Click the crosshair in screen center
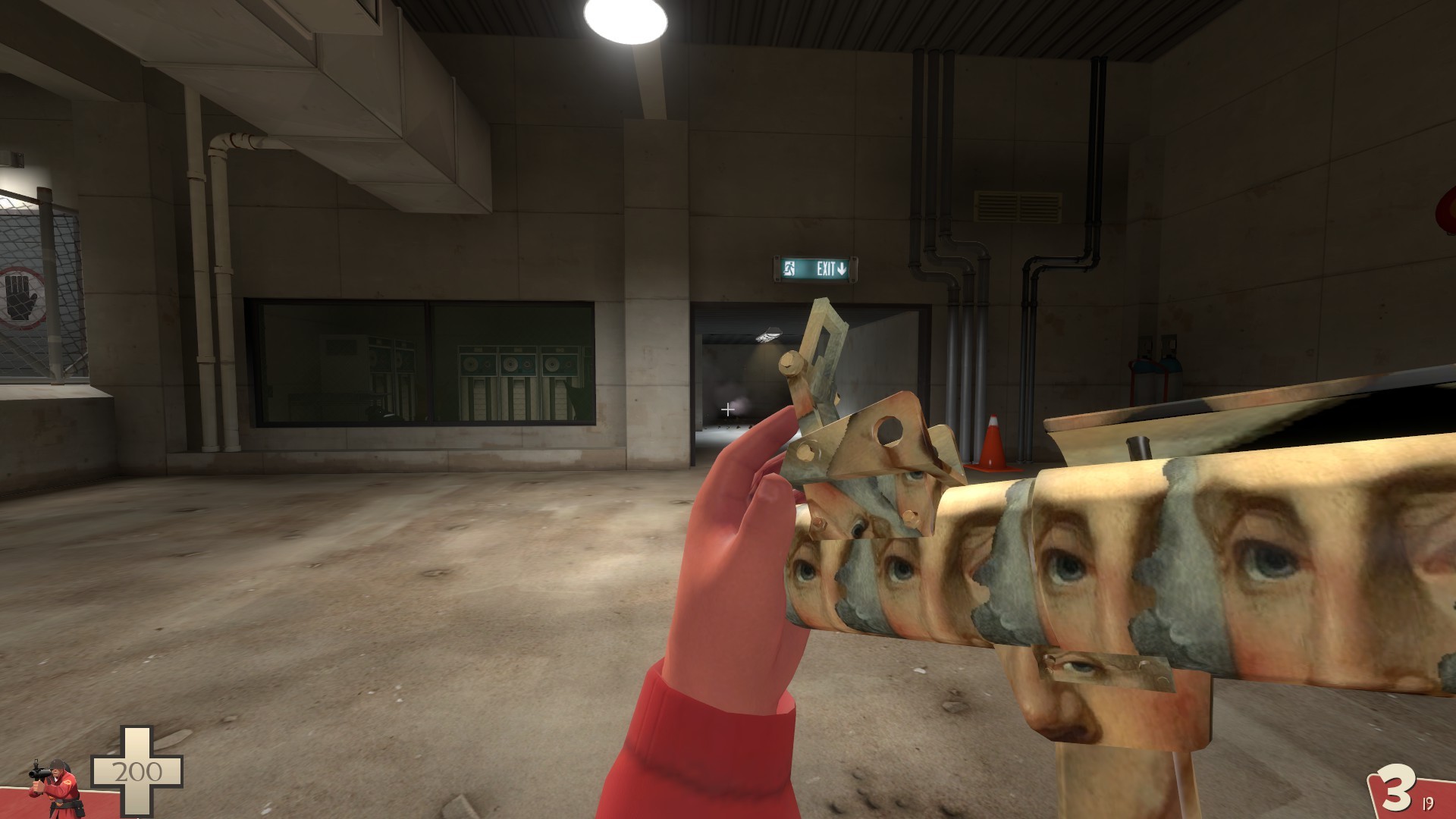Viewport: 1456px width, 819px height. [726, 409]
